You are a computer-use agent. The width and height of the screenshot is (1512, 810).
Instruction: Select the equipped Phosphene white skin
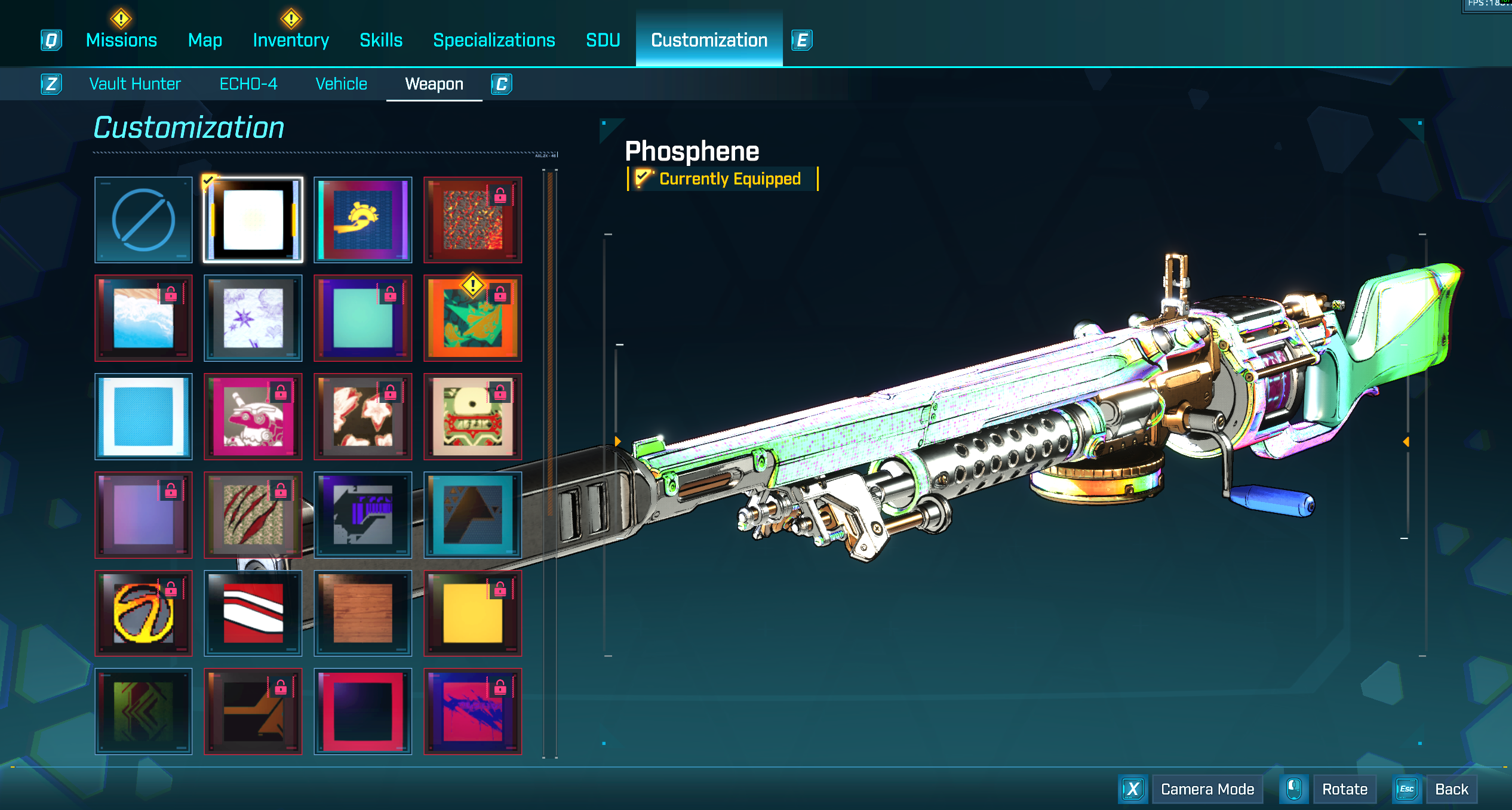click(253, 220)
